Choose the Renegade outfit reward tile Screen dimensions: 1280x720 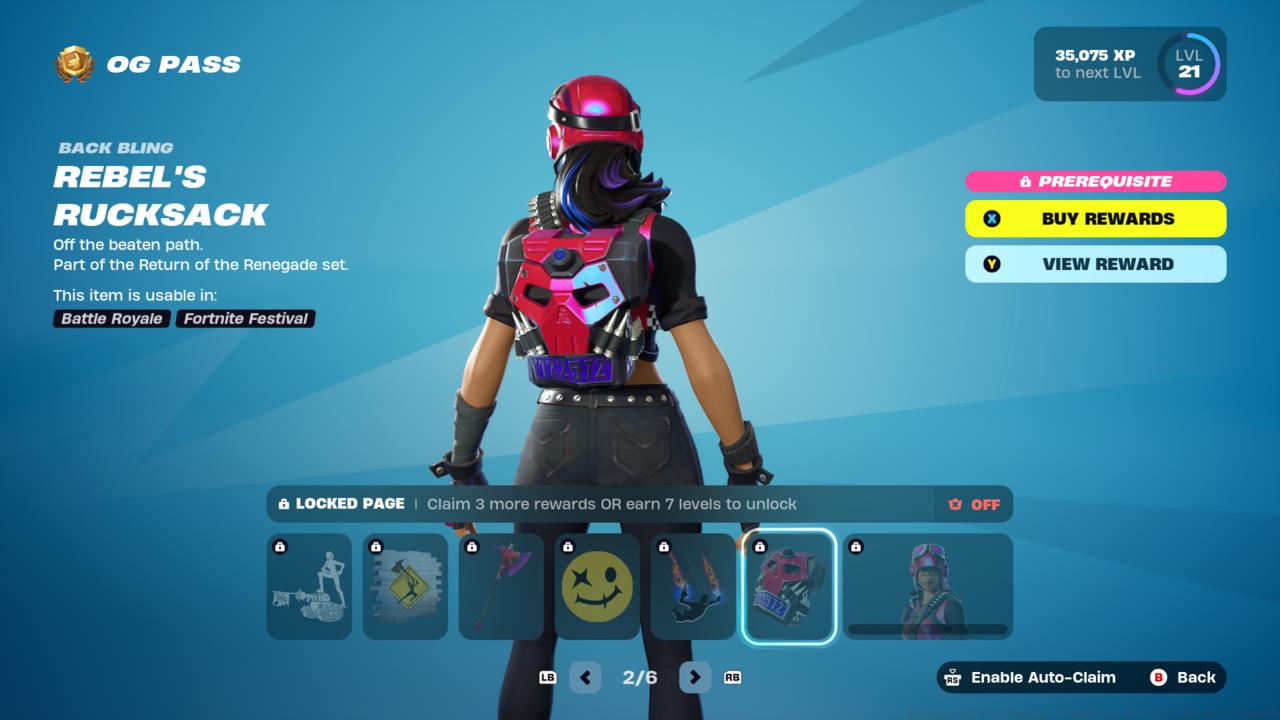[x=928, y=586]
